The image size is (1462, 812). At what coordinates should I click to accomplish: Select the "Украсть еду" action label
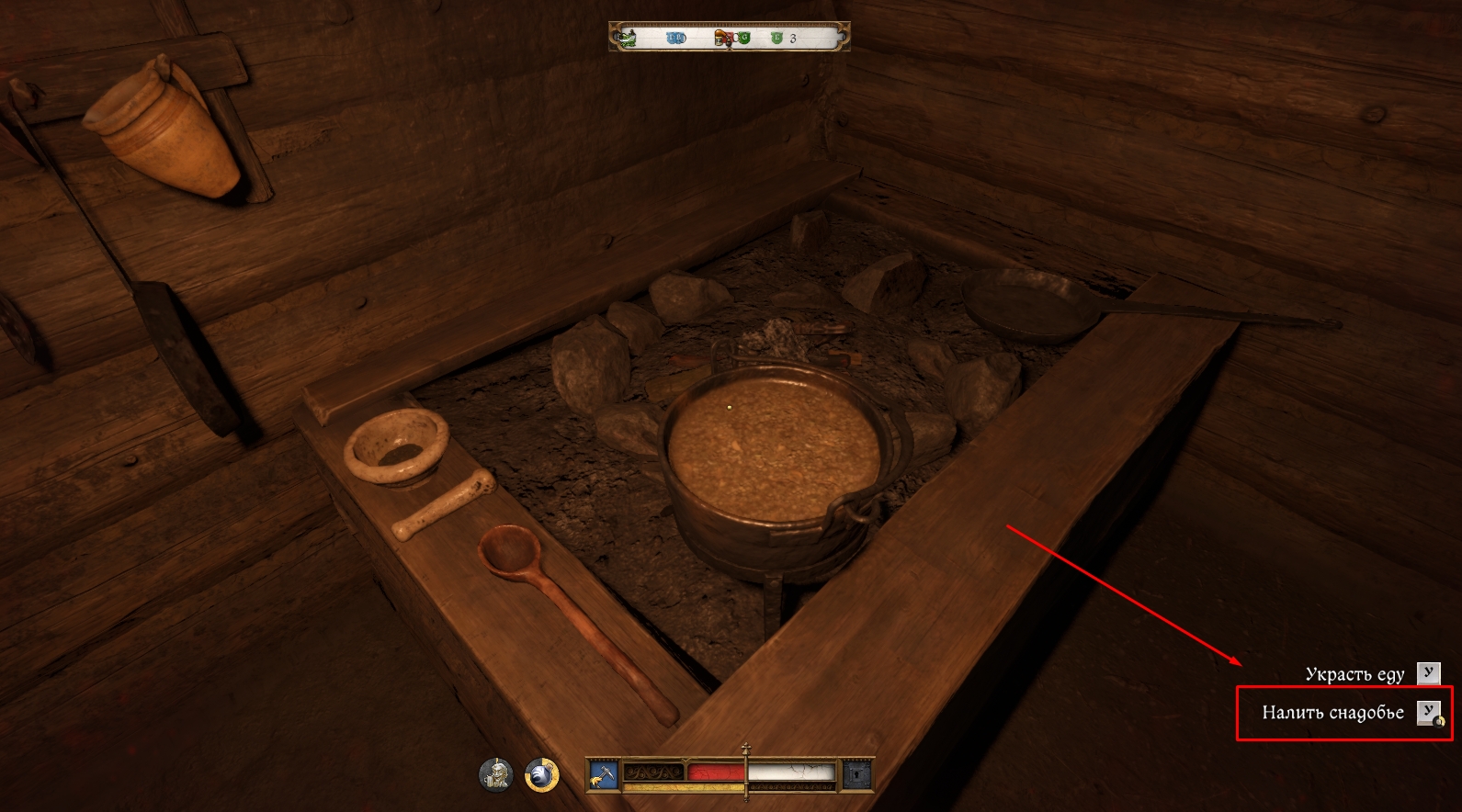pos(1354,674)
